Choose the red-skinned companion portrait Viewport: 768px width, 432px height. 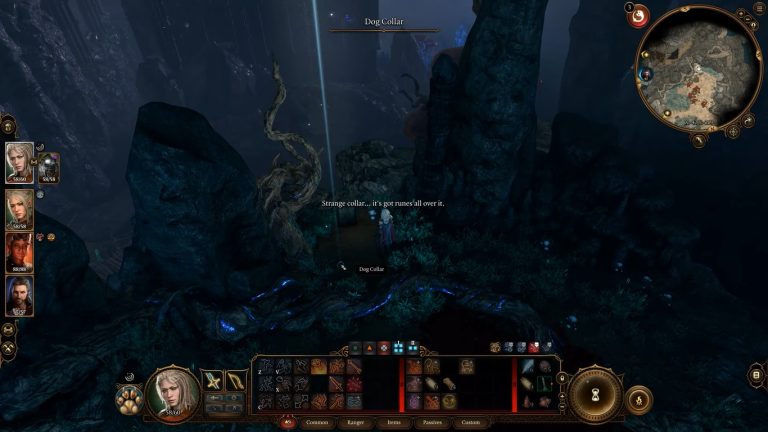(20, 252)
